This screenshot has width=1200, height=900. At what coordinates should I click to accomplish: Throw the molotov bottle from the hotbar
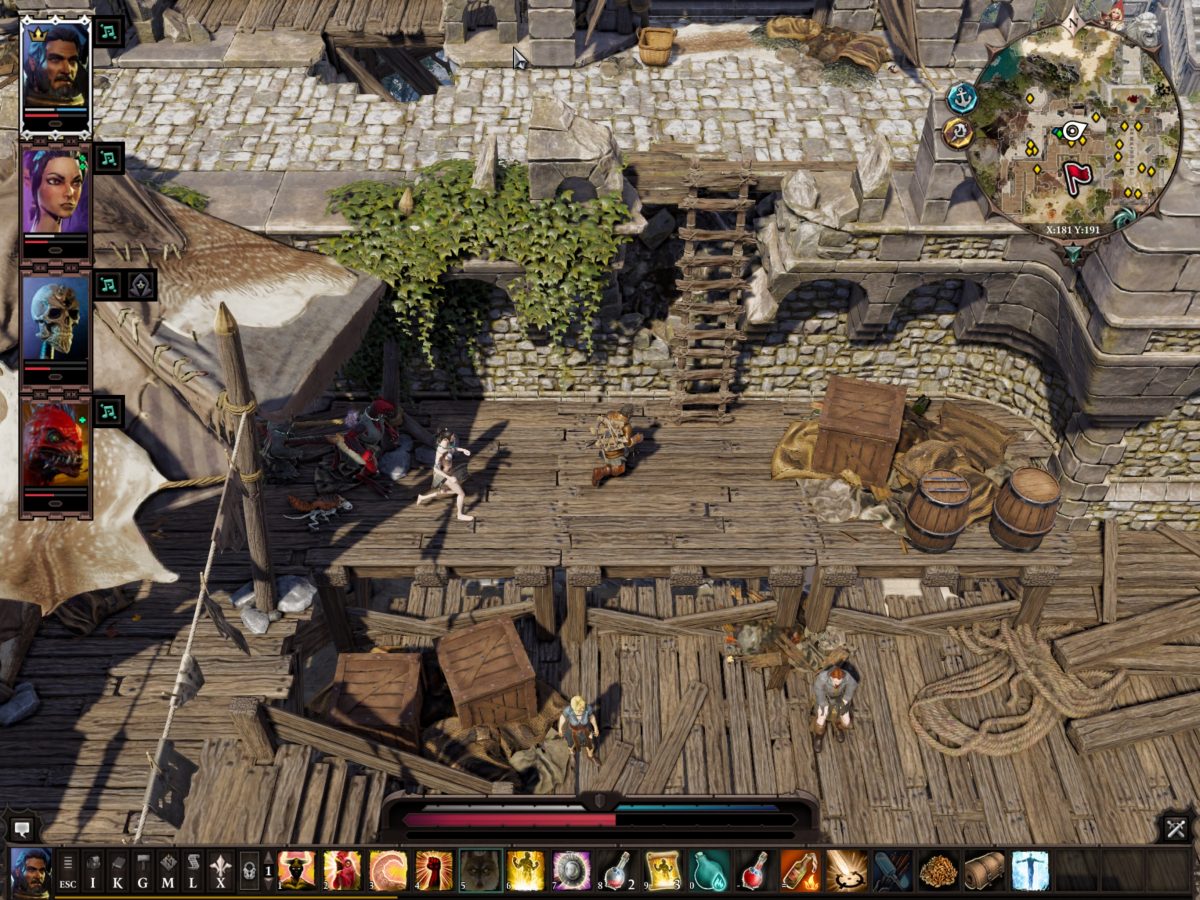coord(799,871)
